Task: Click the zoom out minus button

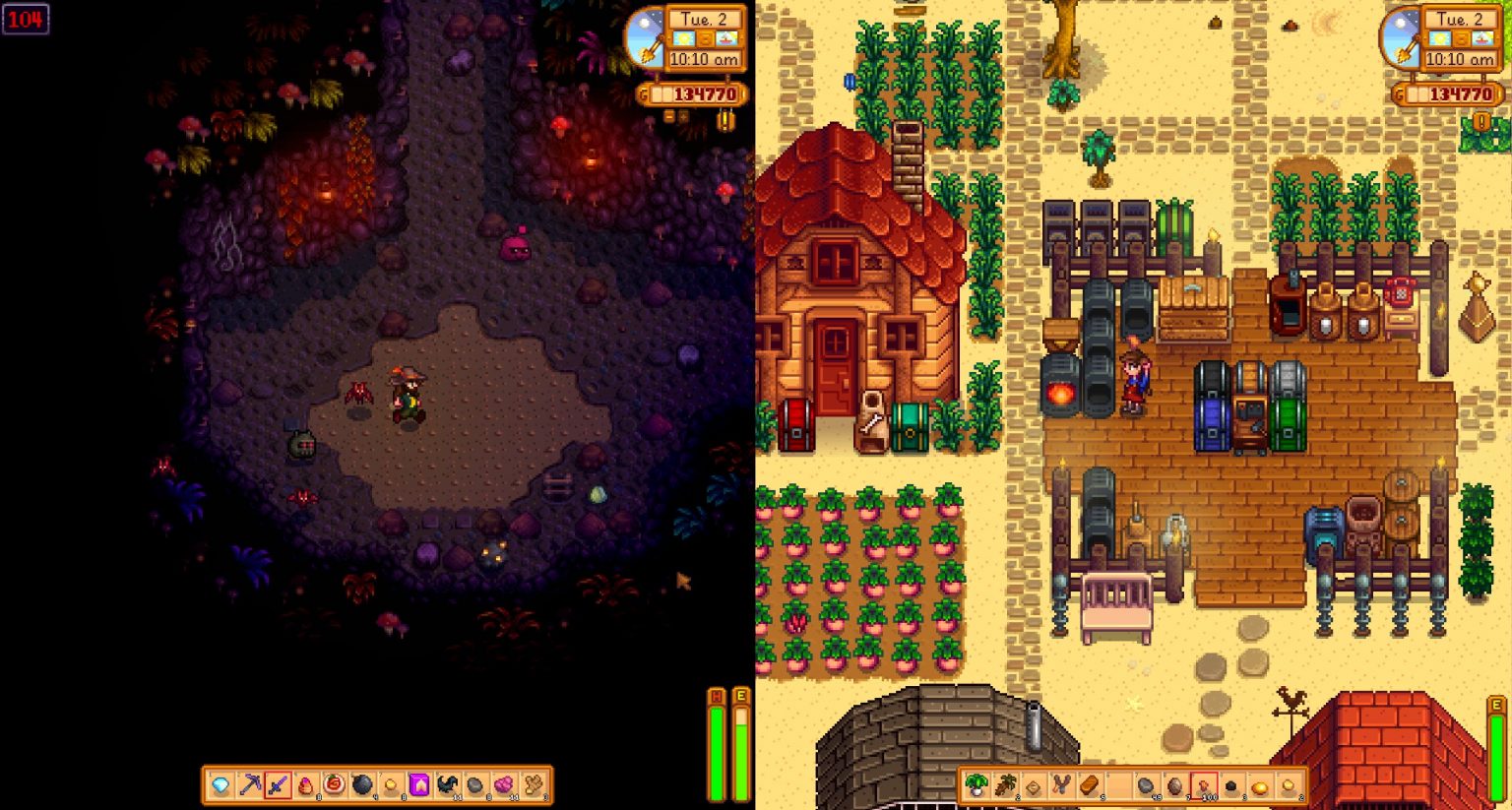Action: (669, 117)
